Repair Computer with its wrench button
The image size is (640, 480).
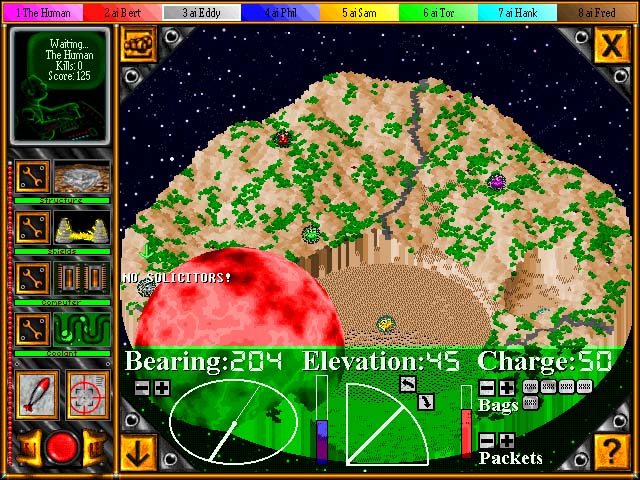tap(33, 278)
